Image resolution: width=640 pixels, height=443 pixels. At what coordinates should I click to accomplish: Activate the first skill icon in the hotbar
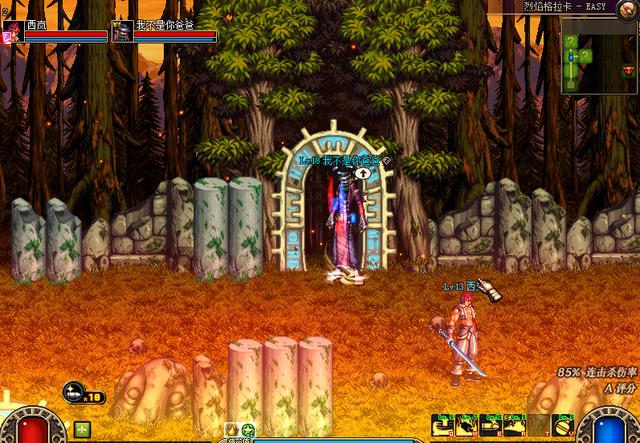click(442, 425)
